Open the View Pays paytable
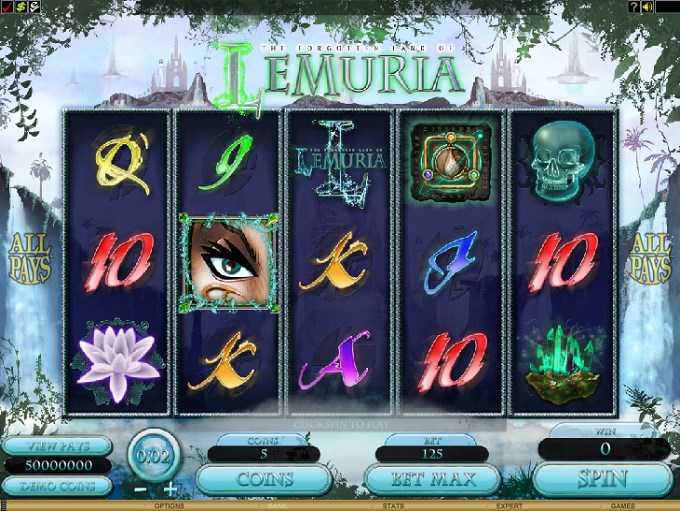680x511 pixels. 56,446
